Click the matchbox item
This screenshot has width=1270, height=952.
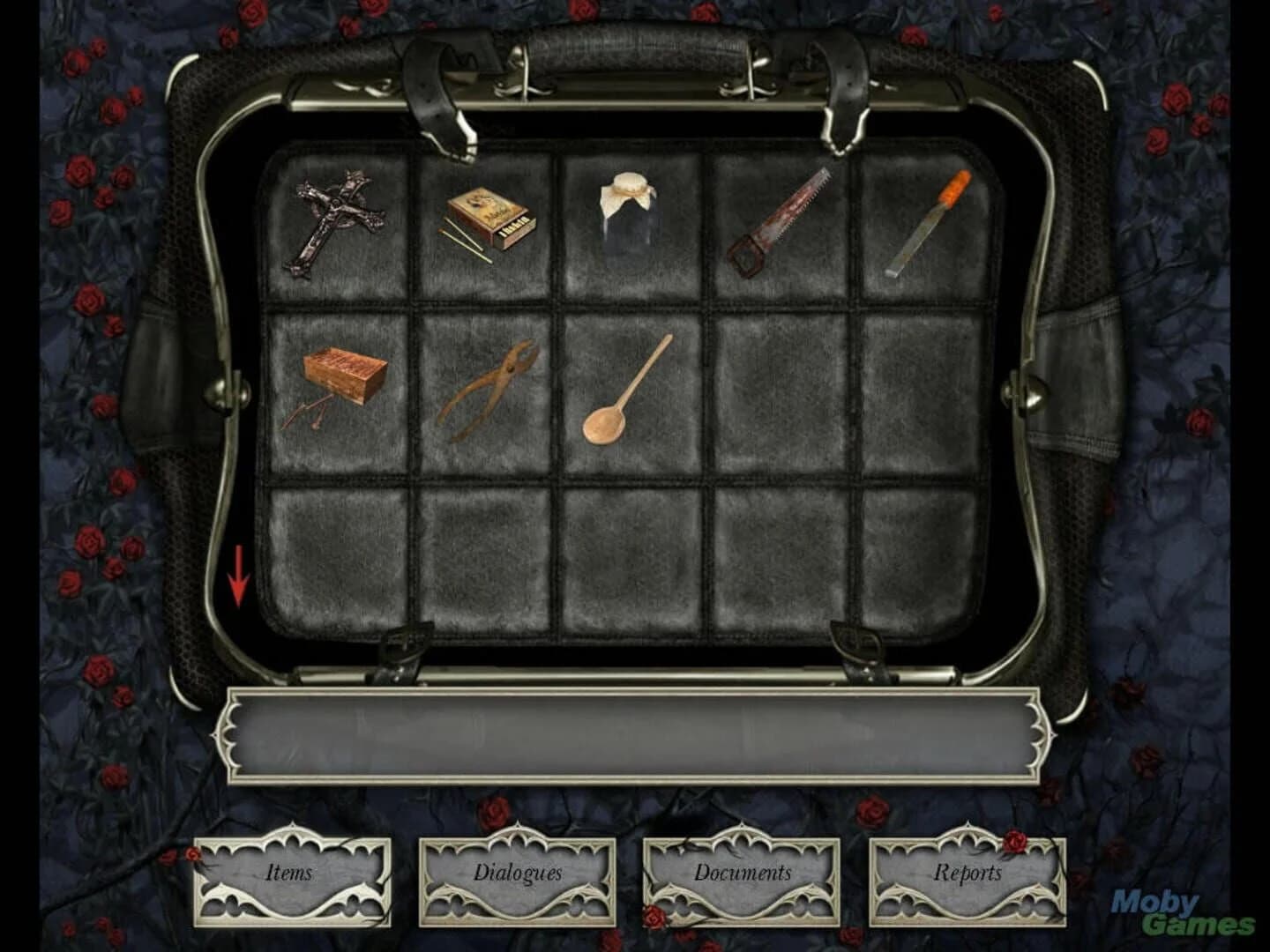tap(488, 220)
